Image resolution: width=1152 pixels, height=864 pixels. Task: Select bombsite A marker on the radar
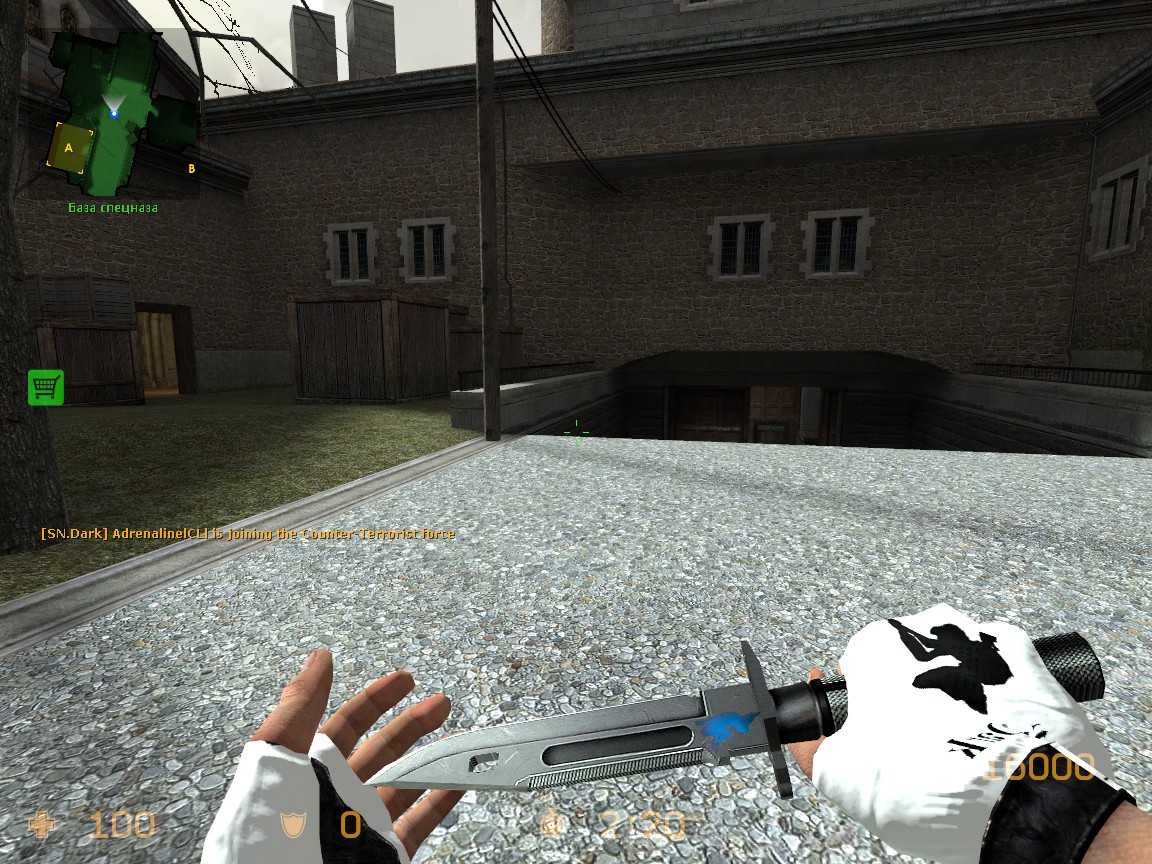pos(69,148)
